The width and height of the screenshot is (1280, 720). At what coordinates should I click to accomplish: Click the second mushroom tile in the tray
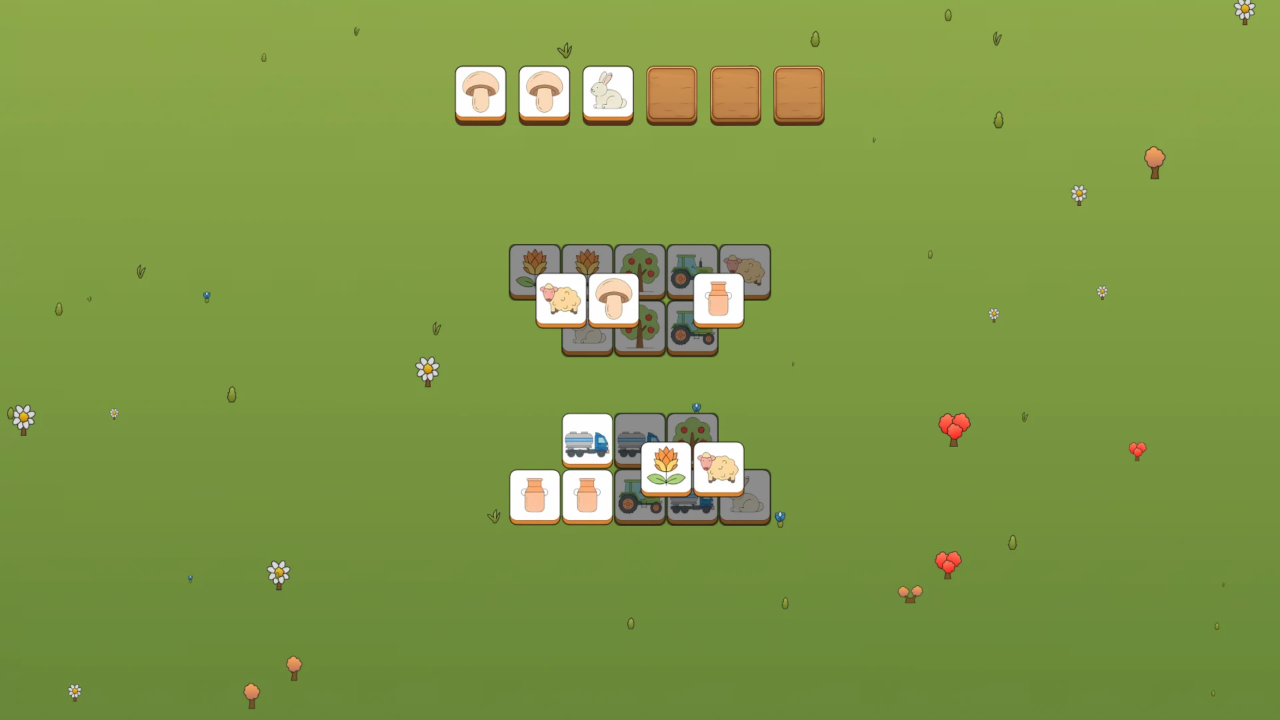click(544, 95)
